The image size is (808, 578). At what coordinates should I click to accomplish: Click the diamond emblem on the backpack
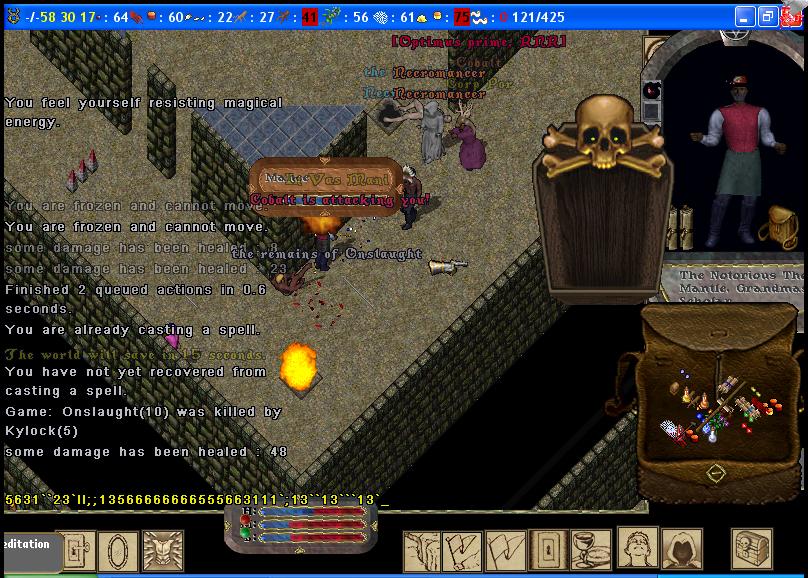(715, 473)
